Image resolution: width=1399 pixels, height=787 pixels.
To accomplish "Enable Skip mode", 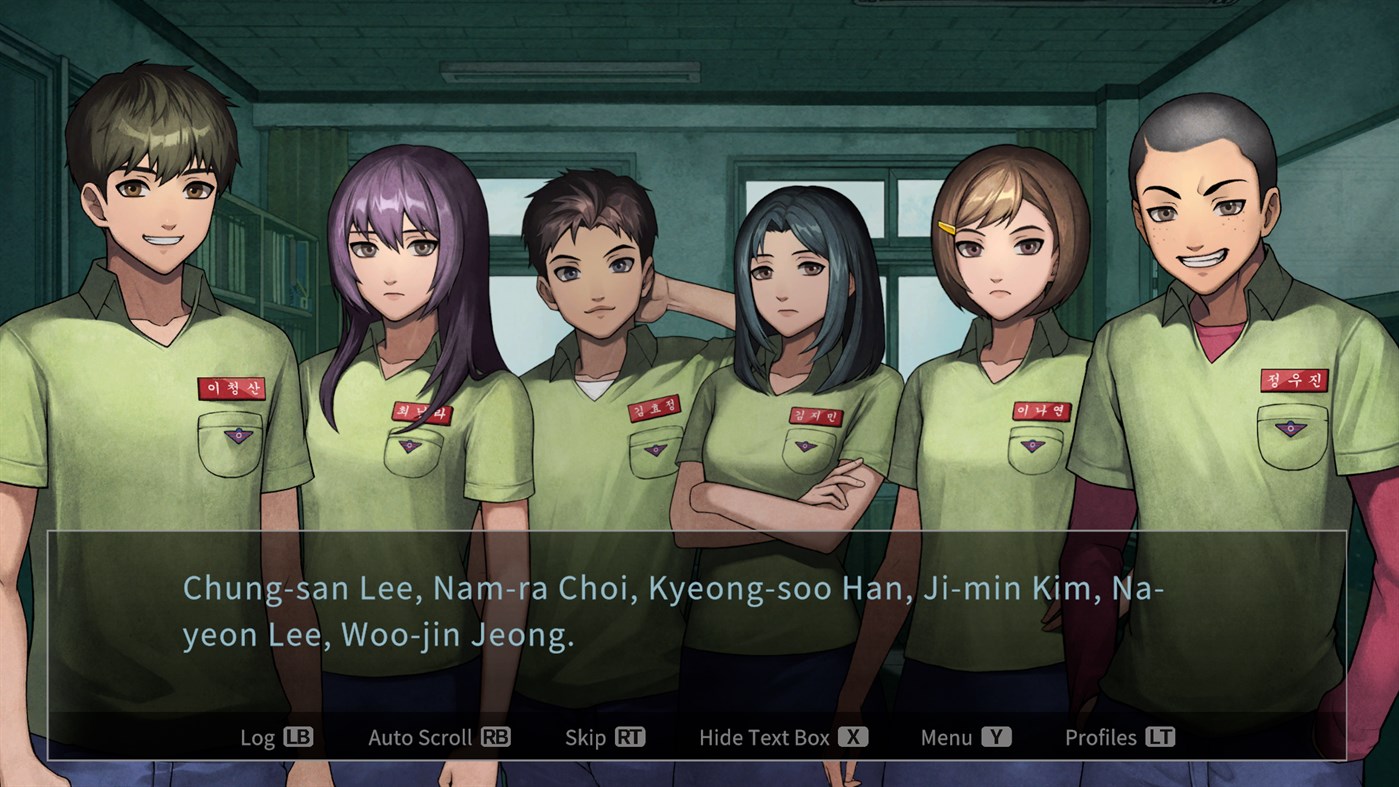I will pyautogui.click(x=605, y=737).
